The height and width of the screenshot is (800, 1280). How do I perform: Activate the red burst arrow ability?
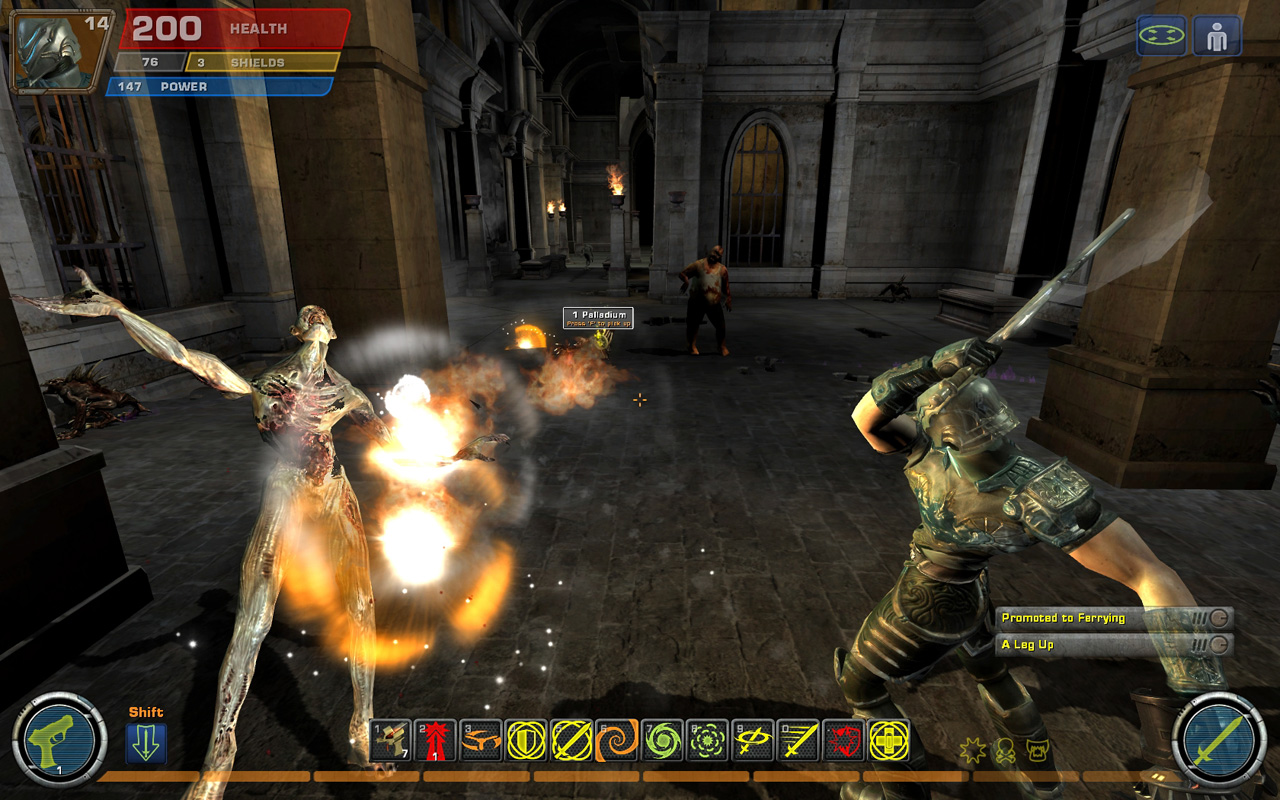[435, 741]
